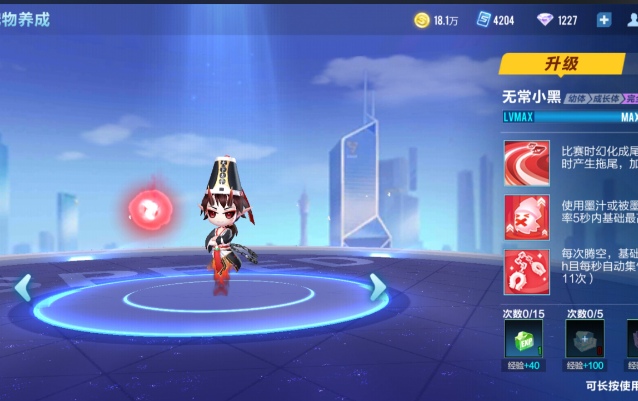Image resolution: width=638 pixels, height=401 pixels.
Task: Select the horseshoe magnet skill icon
Action: pos(526,271)
